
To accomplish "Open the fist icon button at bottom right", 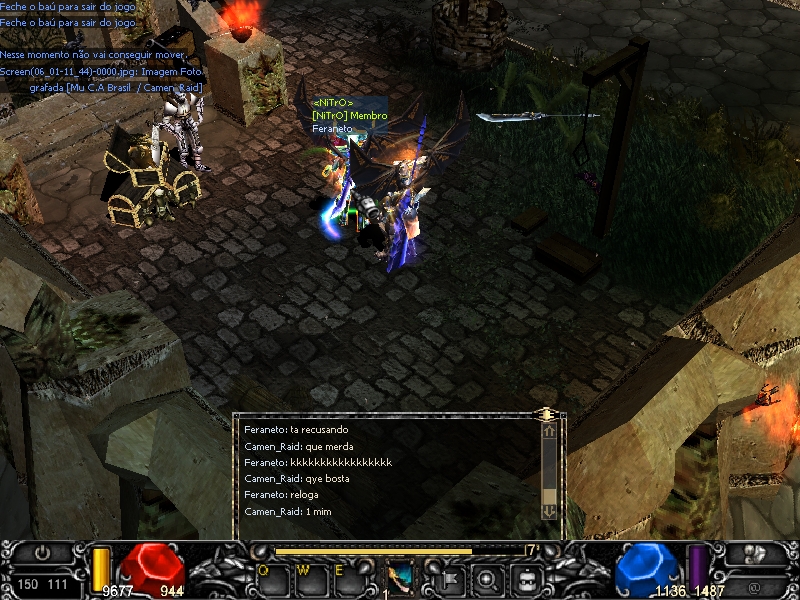I will coord(756,553).
